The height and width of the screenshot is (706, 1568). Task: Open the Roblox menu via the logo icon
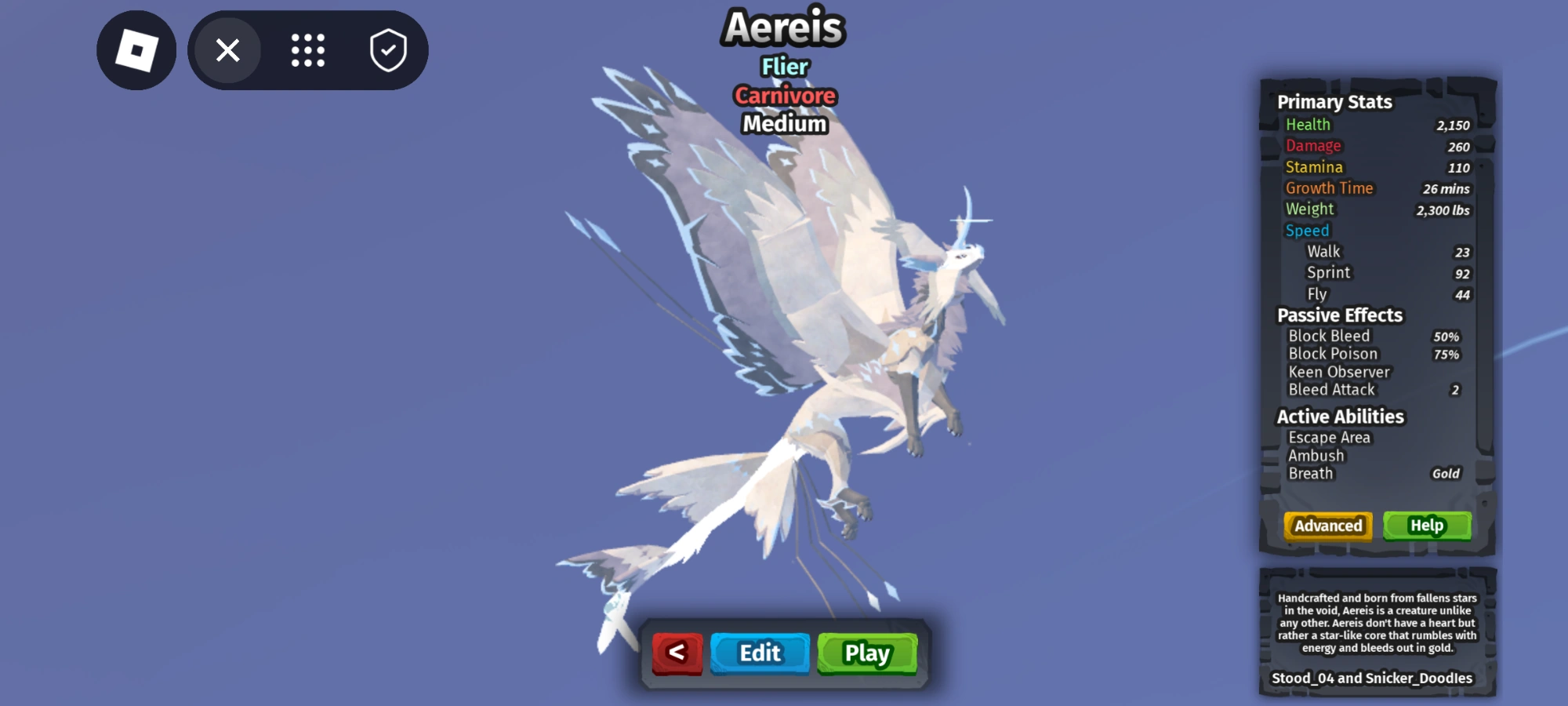click(x=136, y=49)
